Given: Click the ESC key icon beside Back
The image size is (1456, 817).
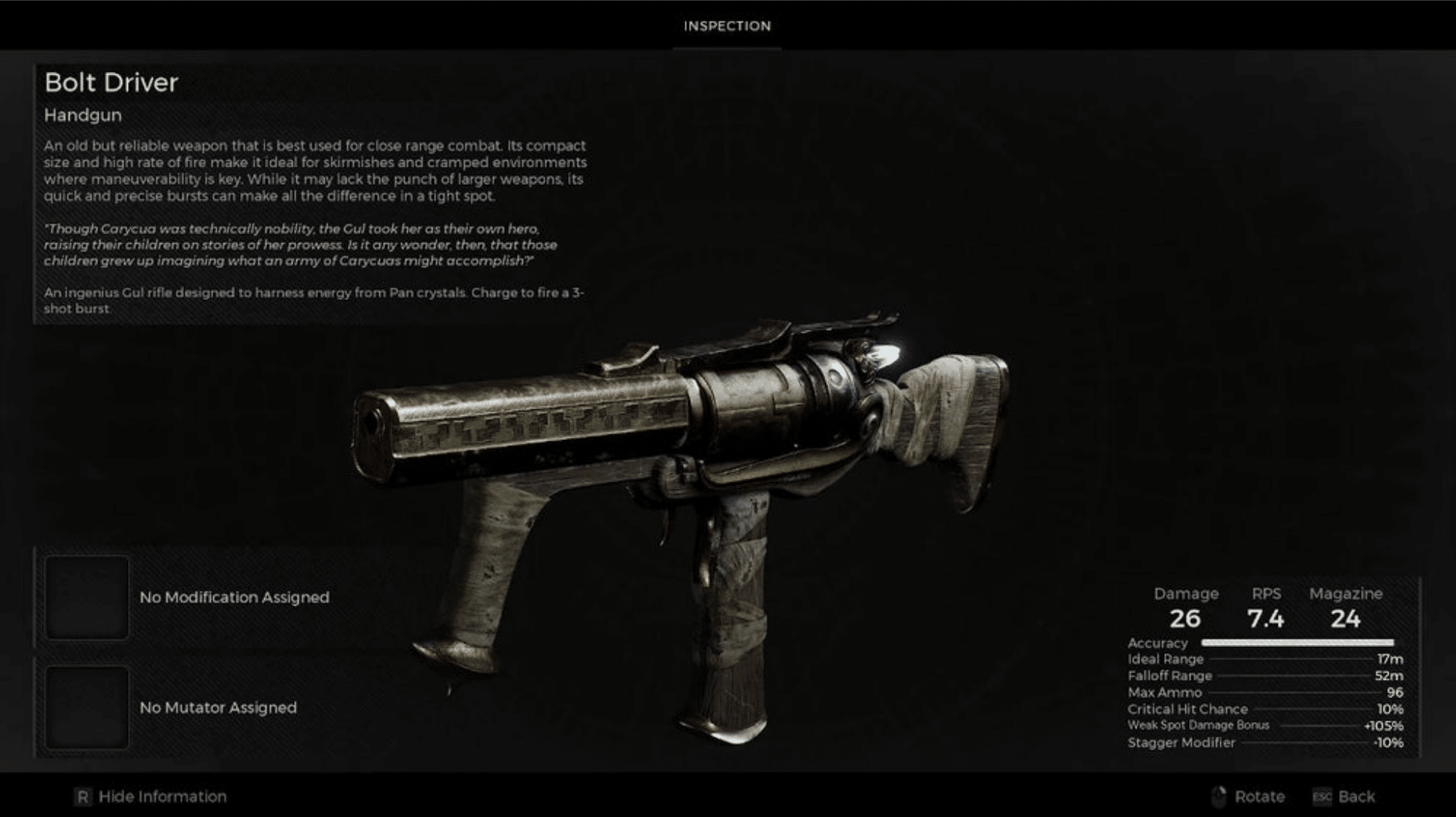Looking at the screenshot, I should coord(1321,796).
